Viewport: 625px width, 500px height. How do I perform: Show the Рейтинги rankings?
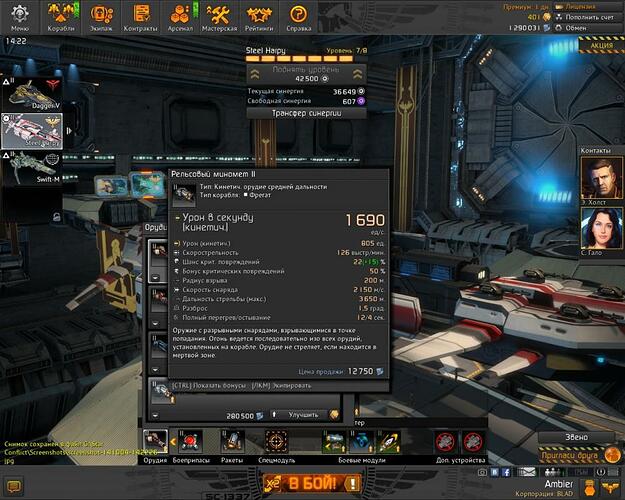(x=259, y=16)
